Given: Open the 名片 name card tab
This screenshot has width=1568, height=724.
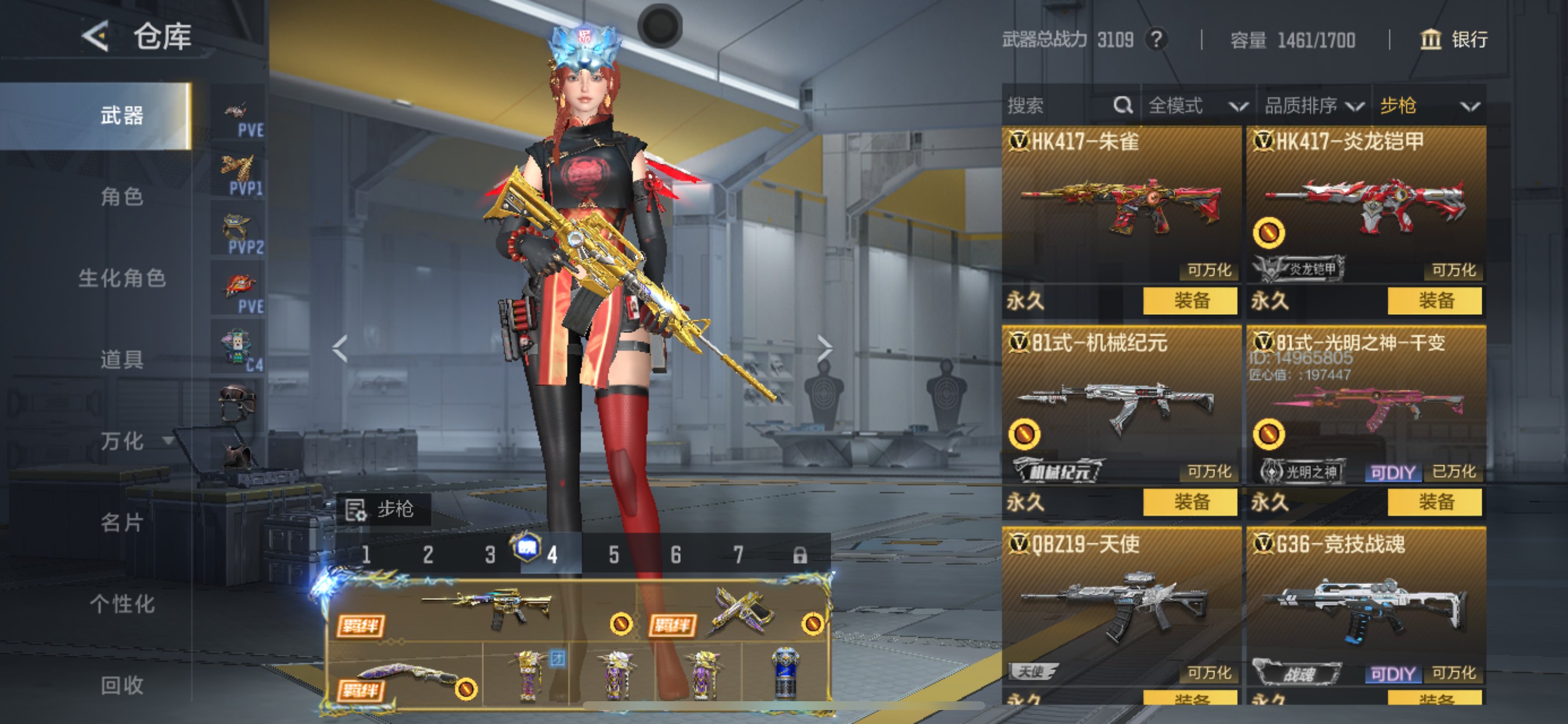Looking at the screenshot, I should (122, 523).
